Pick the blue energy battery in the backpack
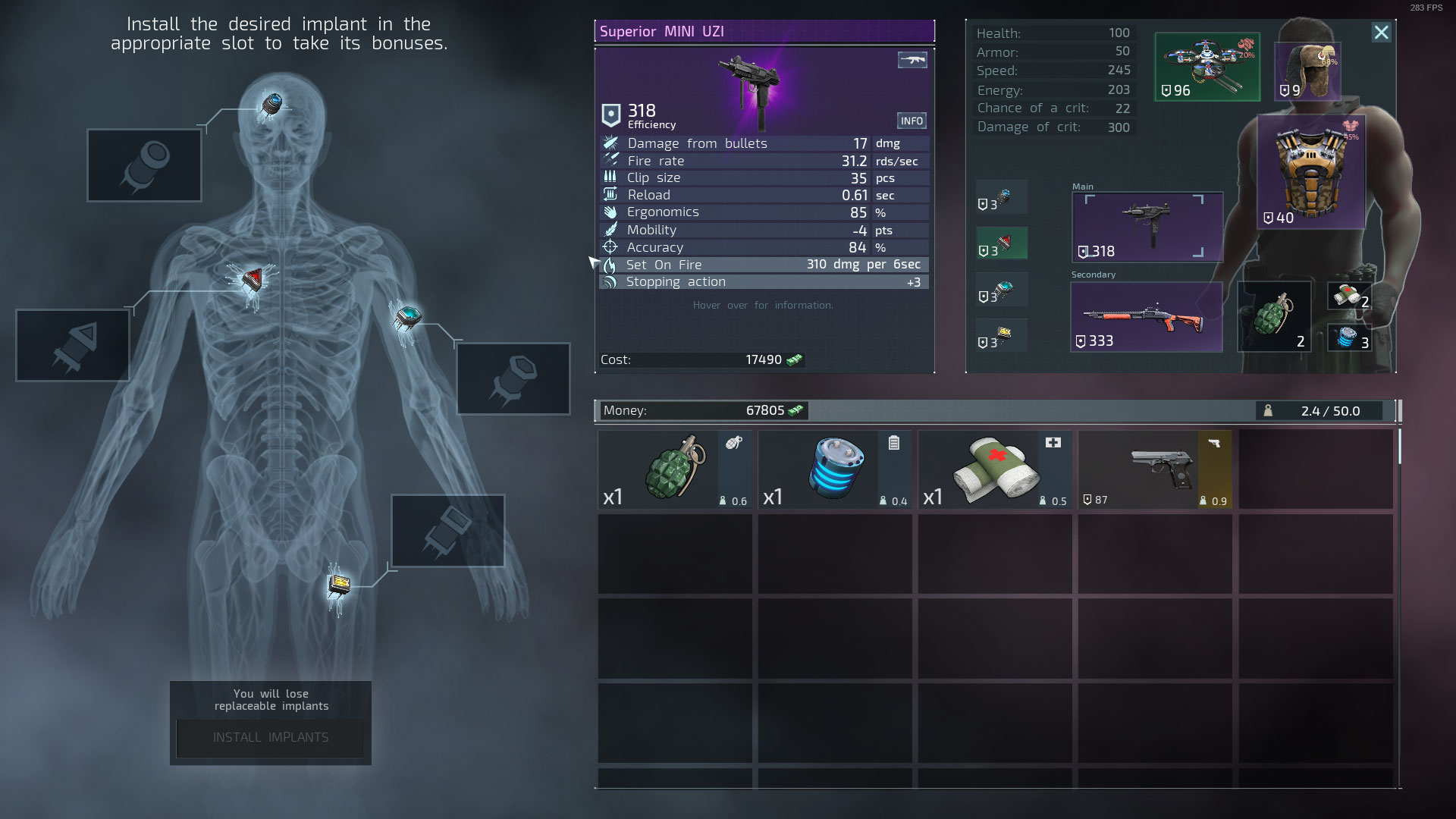The width and height of the screenshot is (1456, 819). pyautogui.click(x=835, y=469)
